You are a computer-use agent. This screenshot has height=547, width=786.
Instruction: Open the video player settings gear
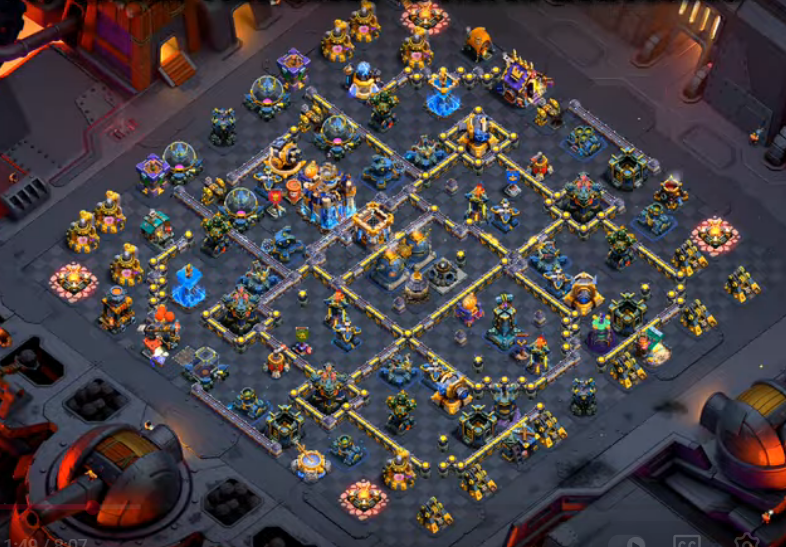click(x=745, y=541)
